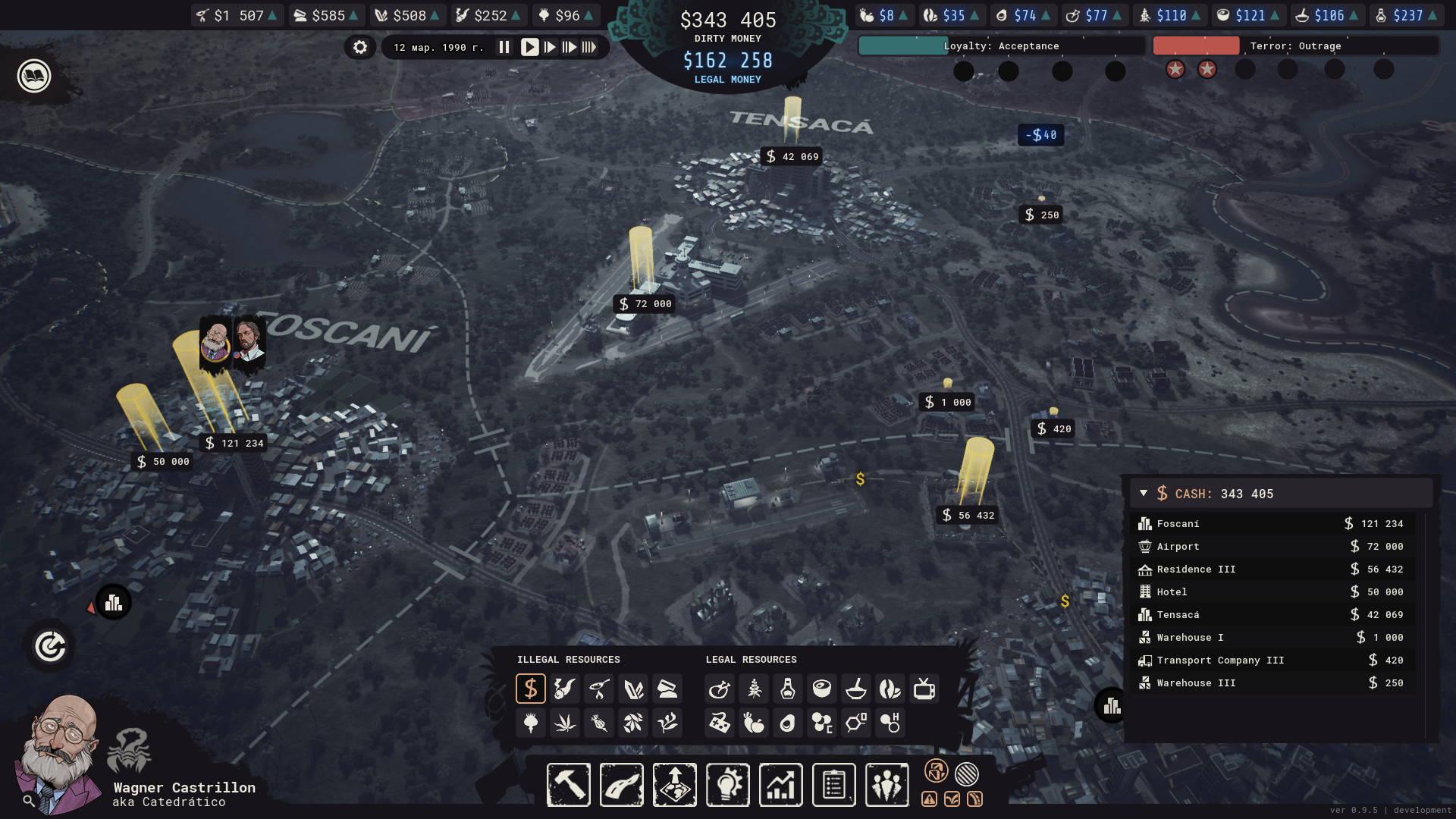
Task: Toggle the first red terror star
Action: 1175,69
